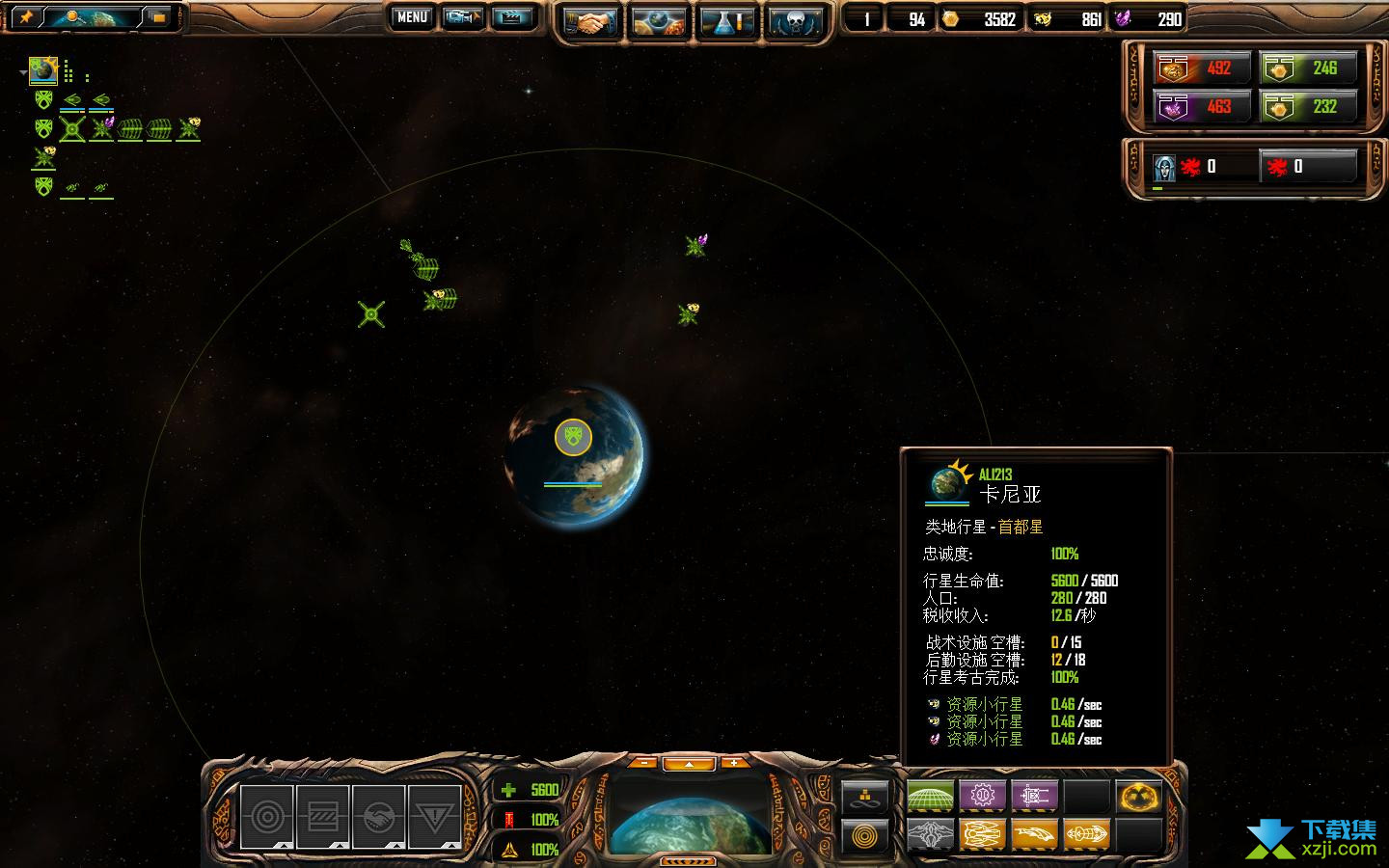Open the research flask screen
Viewport: 1389px width, 868px height.
(727, 21)
